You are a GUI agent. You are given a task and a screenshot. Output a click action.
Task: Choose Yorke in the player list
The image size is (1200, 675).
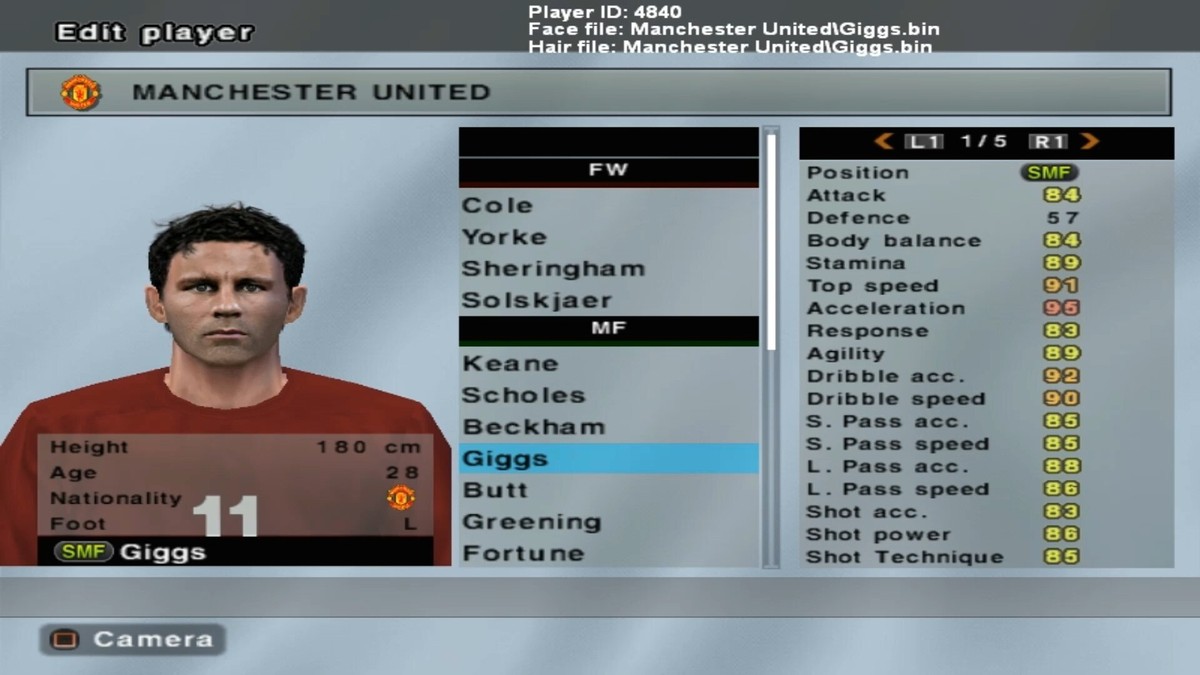pyautogui.click(x=504, y=237)
